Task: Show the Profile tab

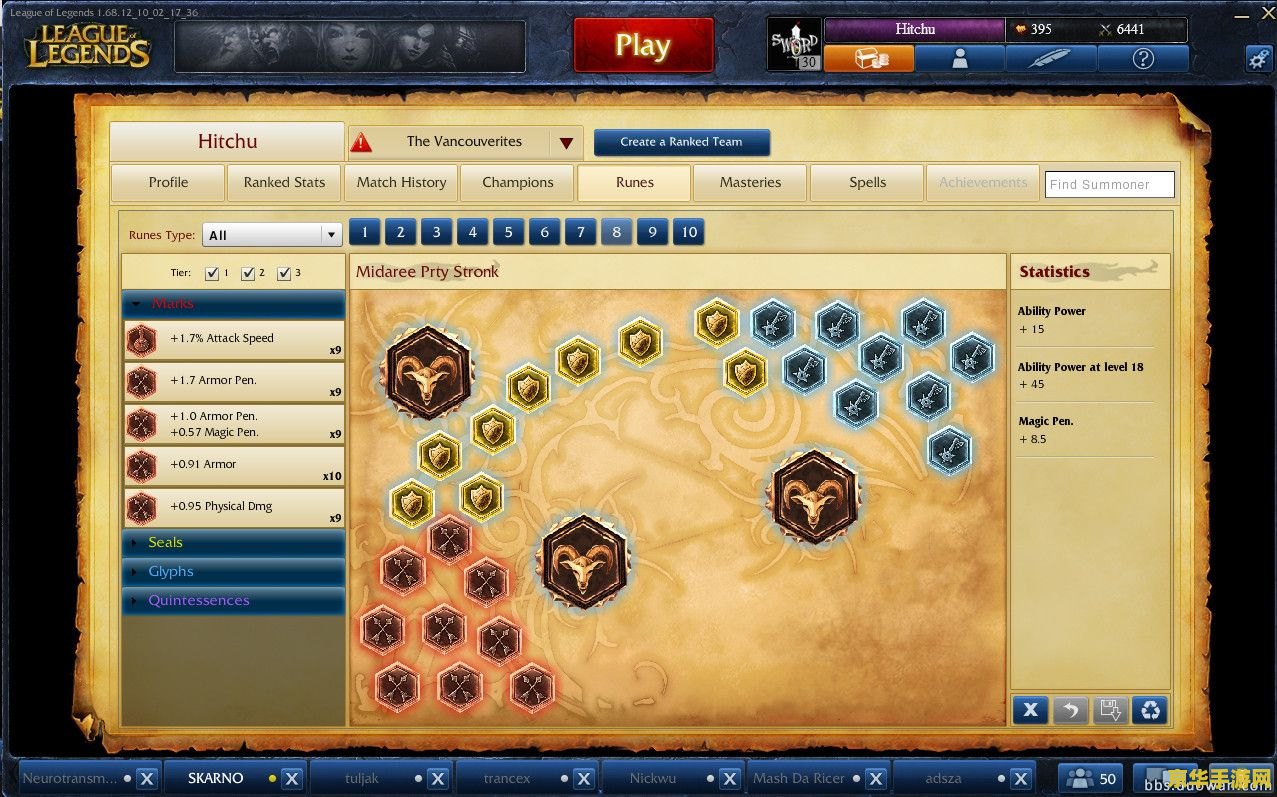Action: click(x=168, y=182)
